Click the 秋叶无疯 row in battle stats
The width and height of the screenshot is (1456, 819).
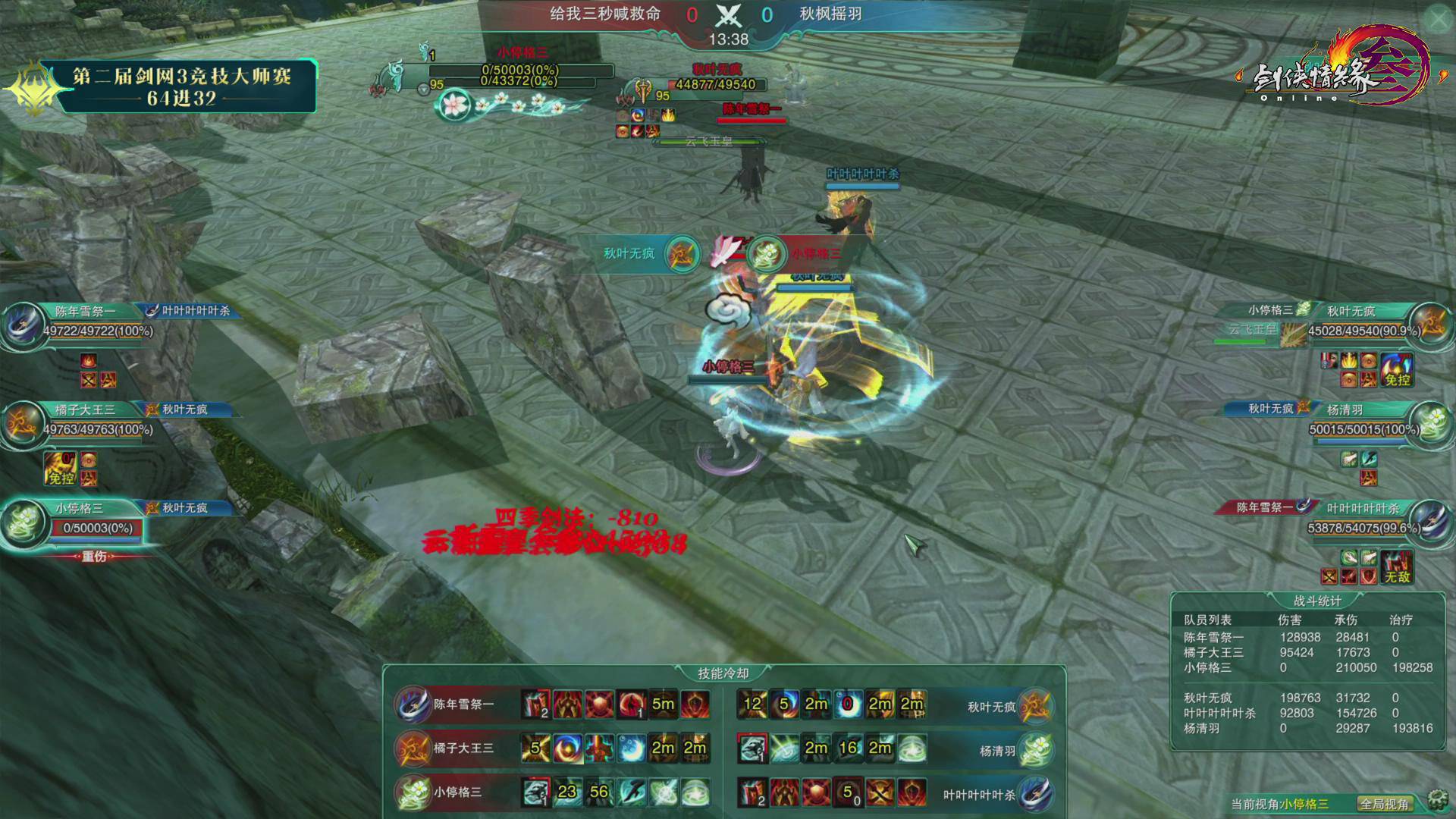coord(1208,698)
